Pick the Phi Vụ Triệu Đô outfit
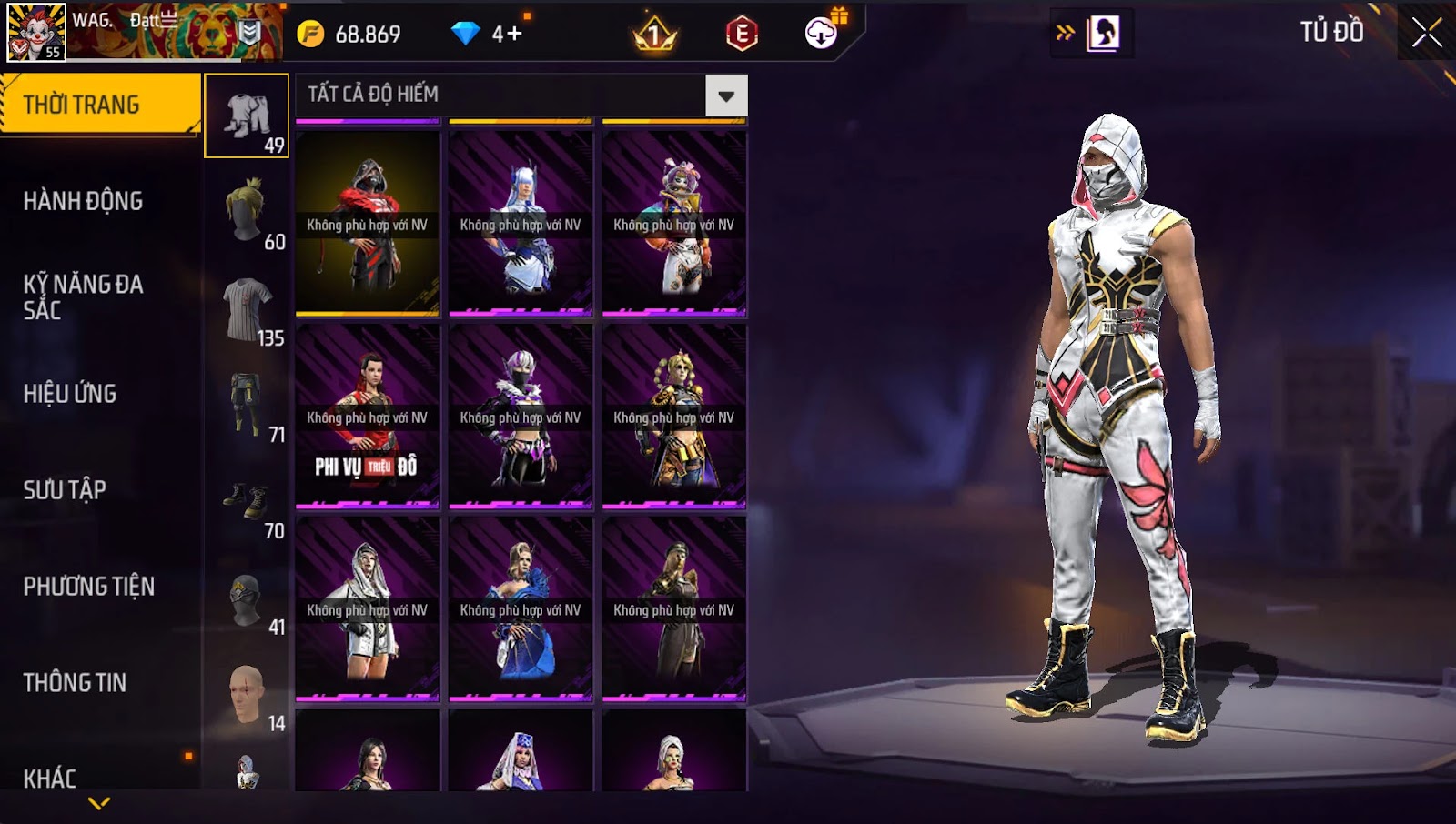 pyautogui.click(x=368, y=417)
